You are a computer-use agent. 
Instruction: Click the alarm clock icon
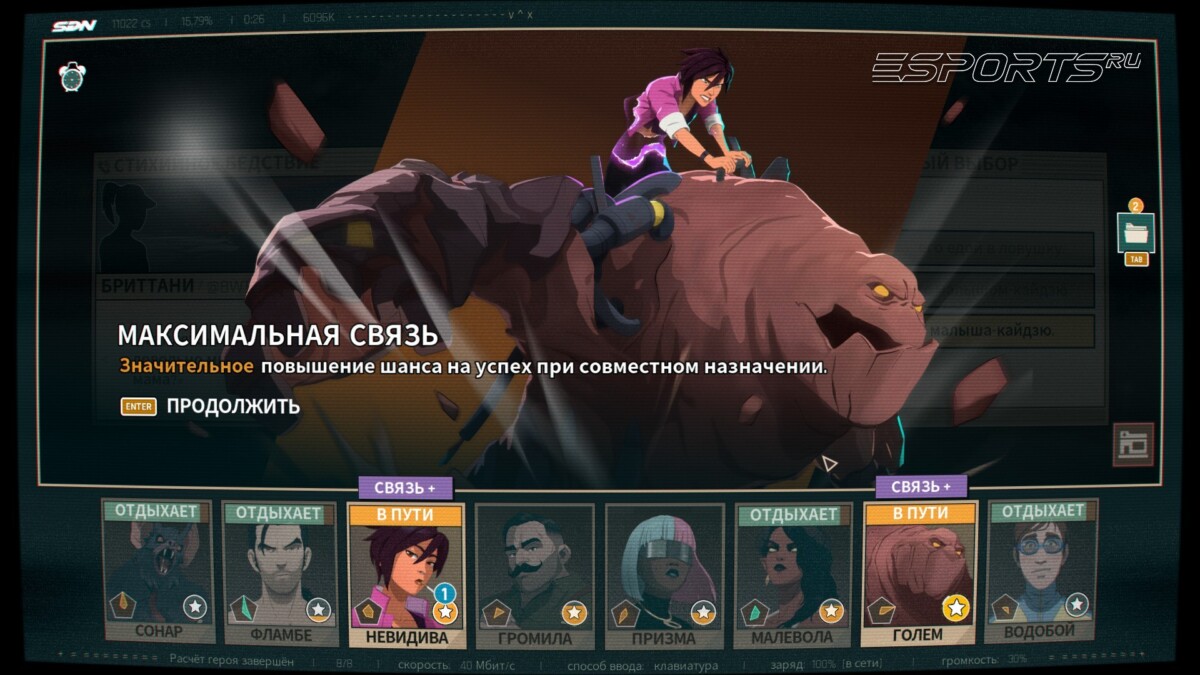pos(72,76)
